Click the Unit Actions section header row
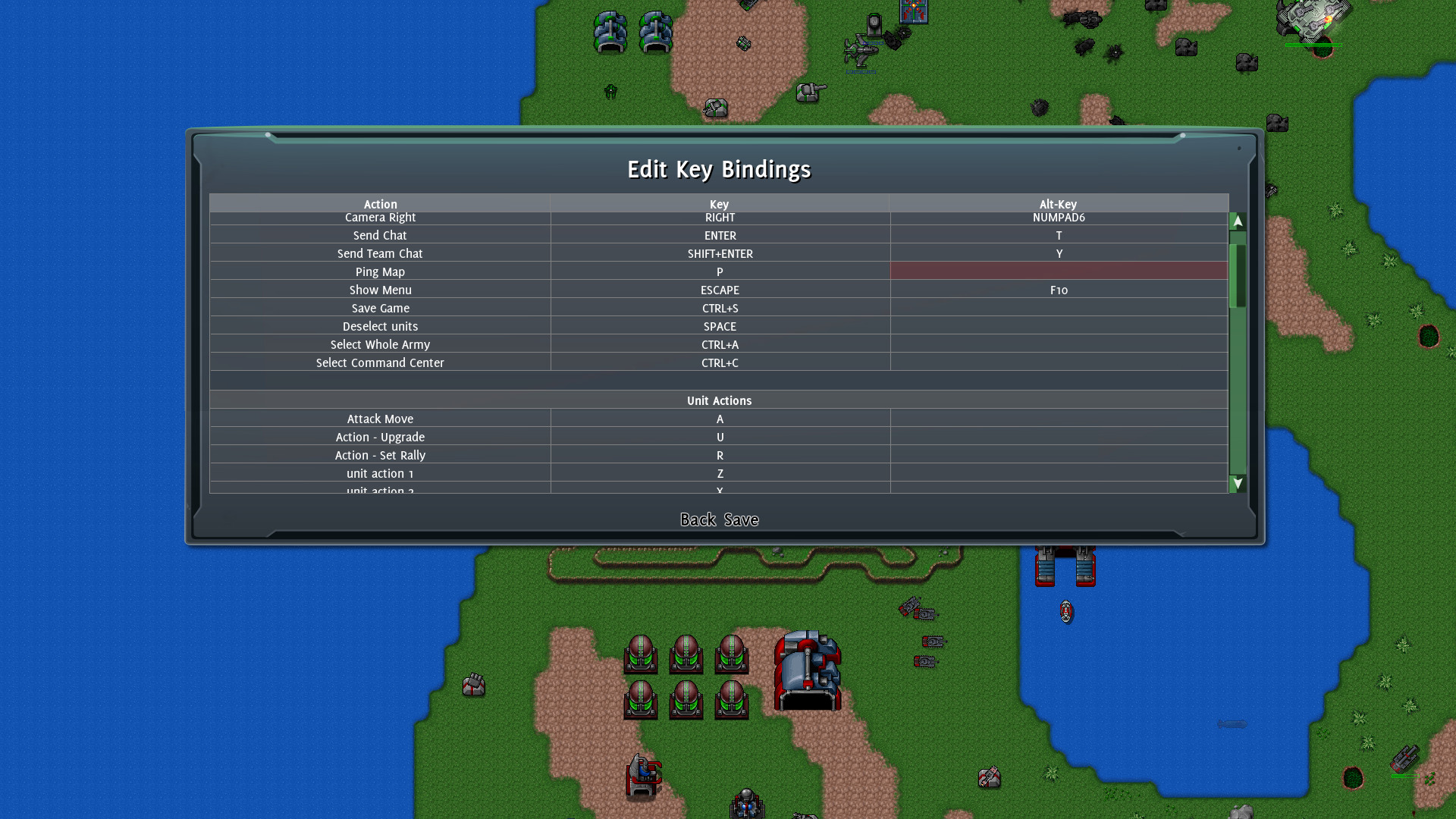 click(719, 400)
